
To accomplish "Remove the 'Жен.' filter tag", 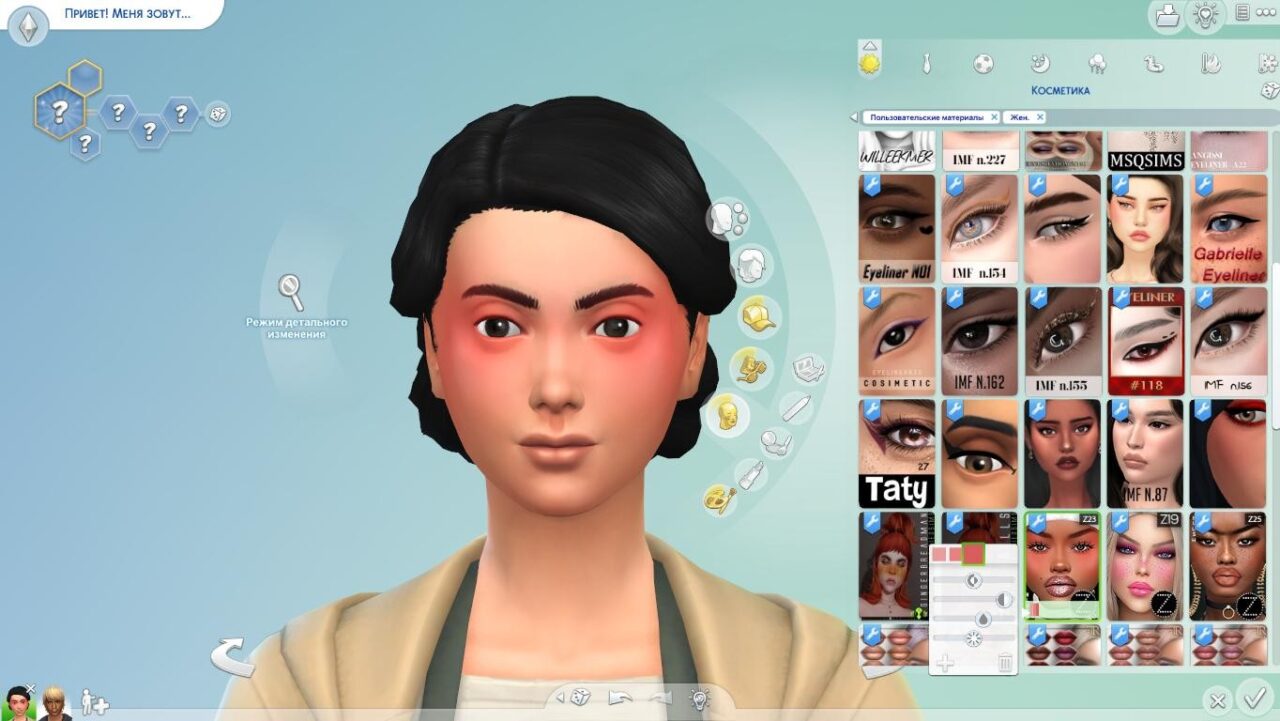I will click(x=1040, y=117).
